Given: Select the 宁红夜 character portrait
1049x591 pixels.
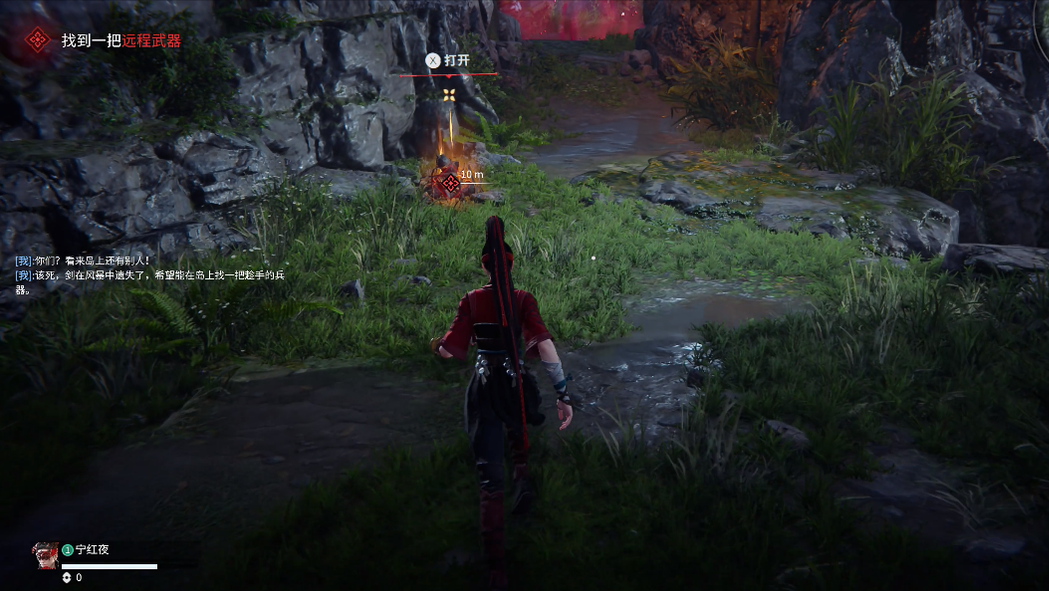Looking at the screenshot, I should 45,555.
